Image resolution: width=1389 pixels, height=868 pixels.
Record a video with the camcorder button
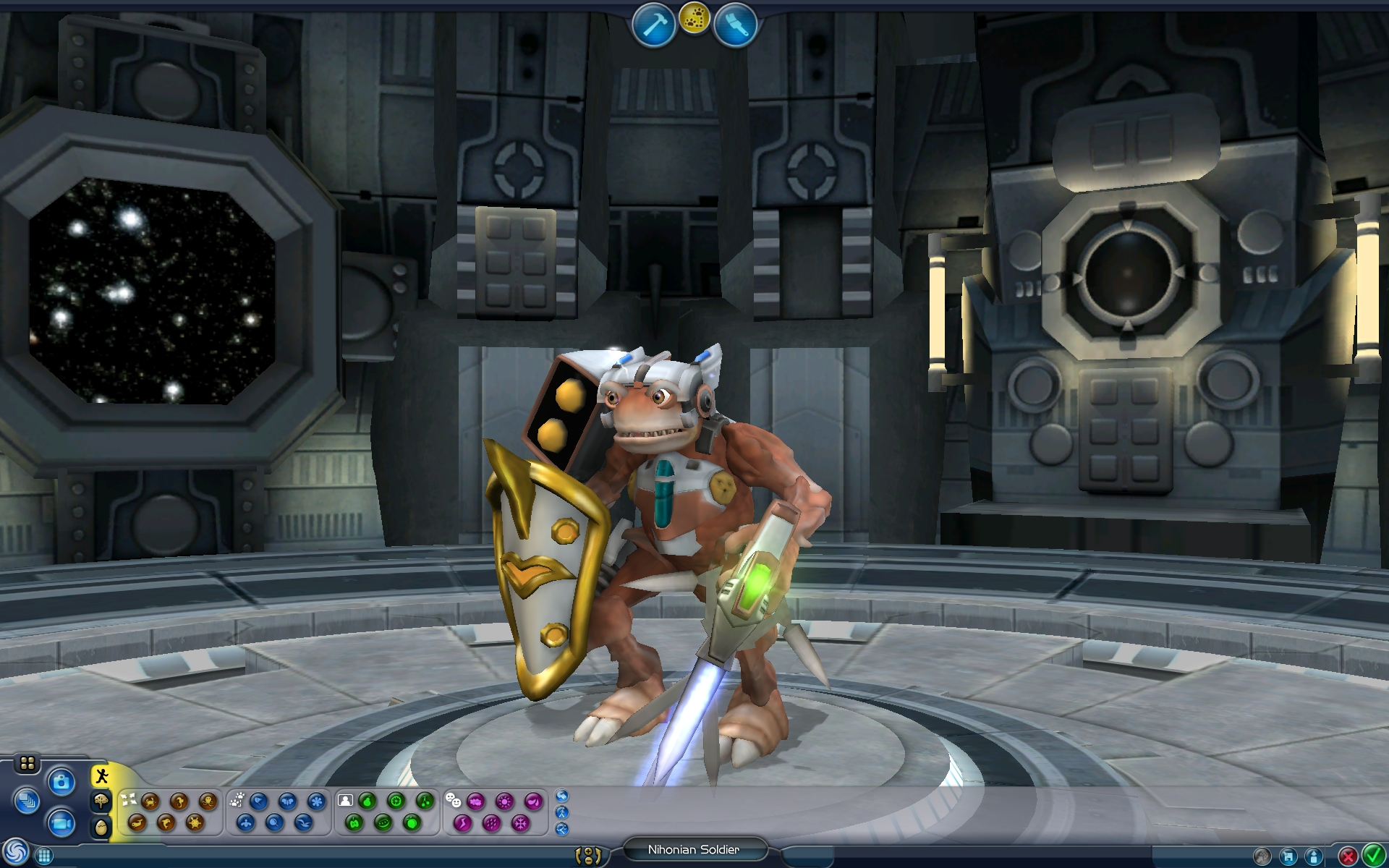tap(61, 823)
